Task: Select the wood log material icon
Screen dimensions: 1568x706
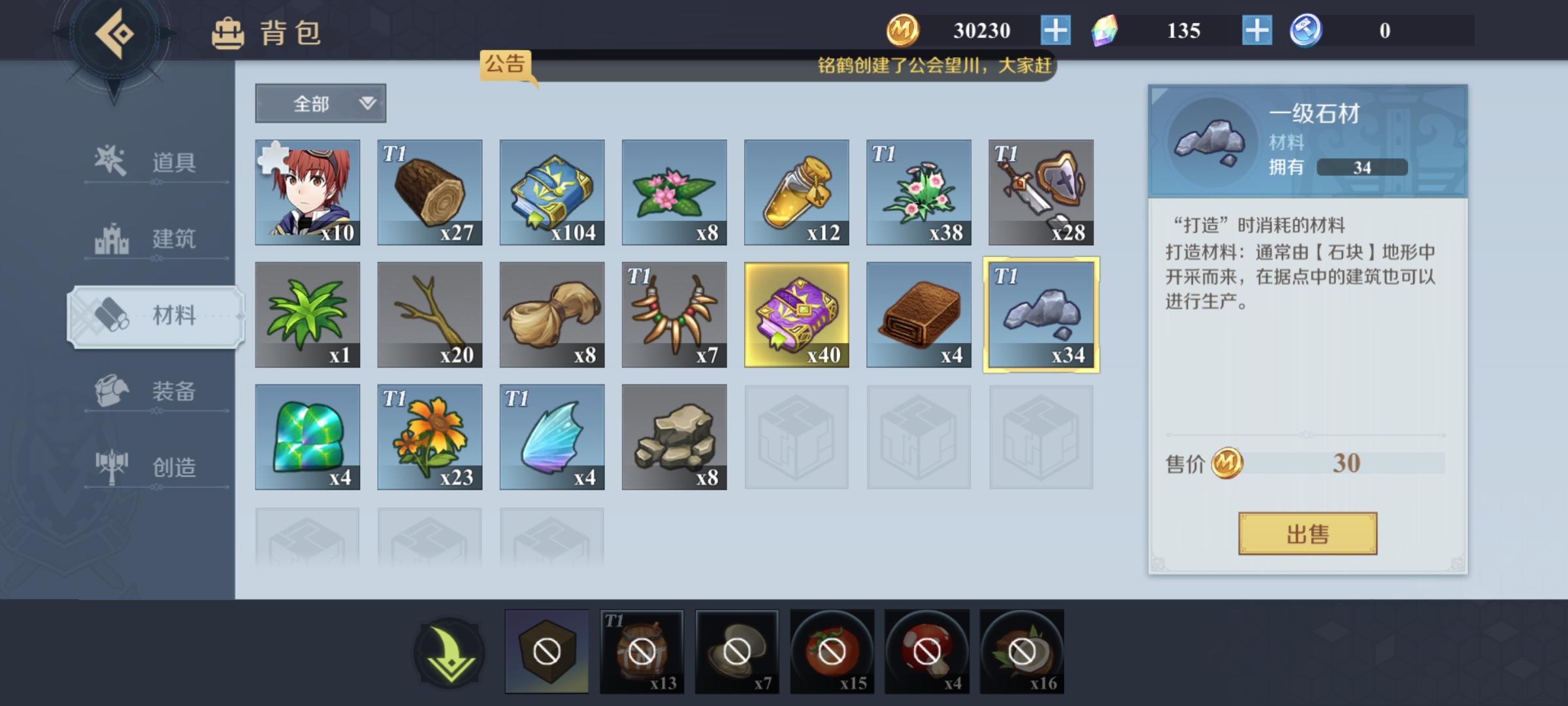Action: click(429, 192)
